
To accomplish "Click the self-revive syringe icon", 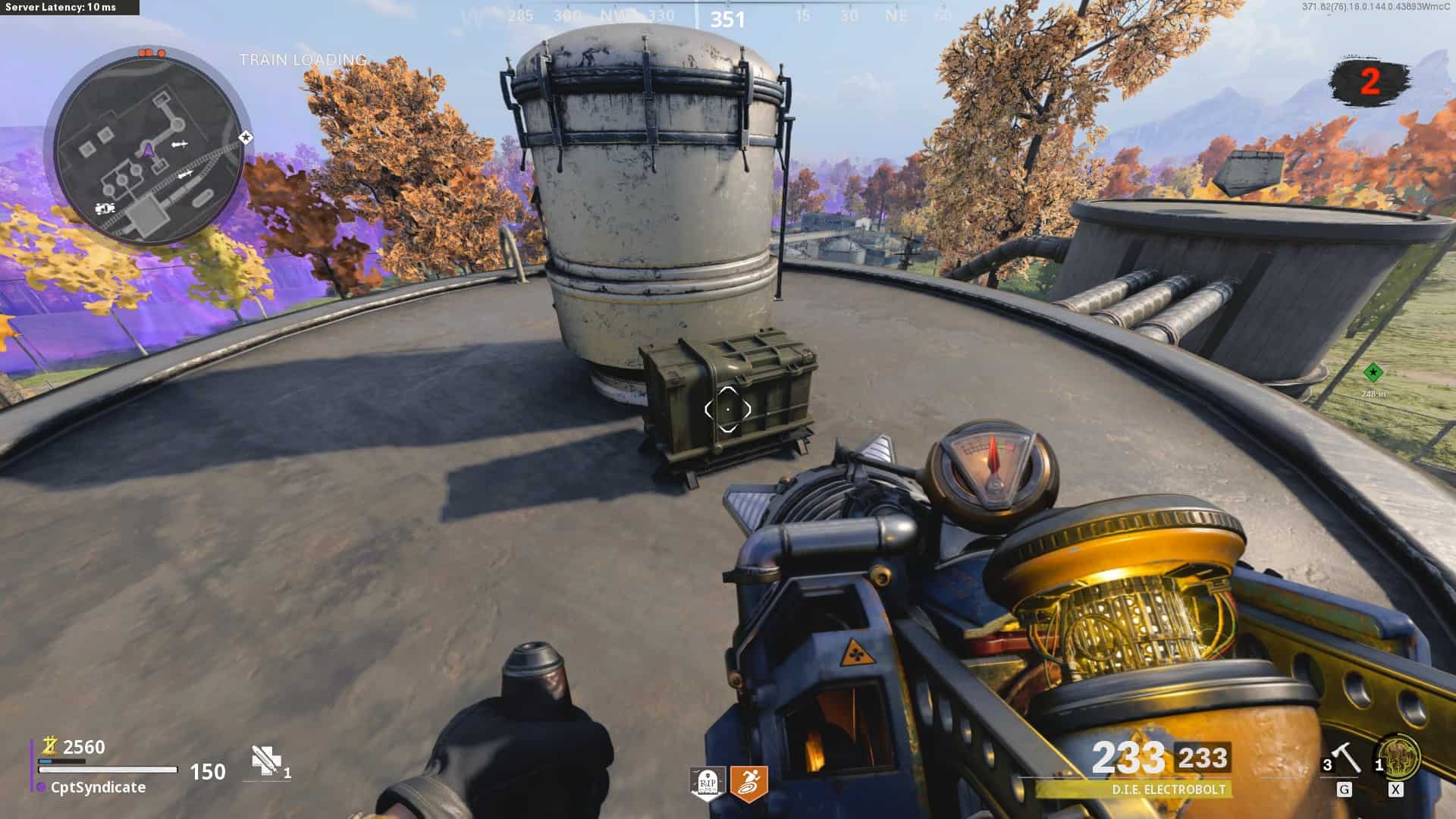I will pyautogui.click(x=265, y=761).
